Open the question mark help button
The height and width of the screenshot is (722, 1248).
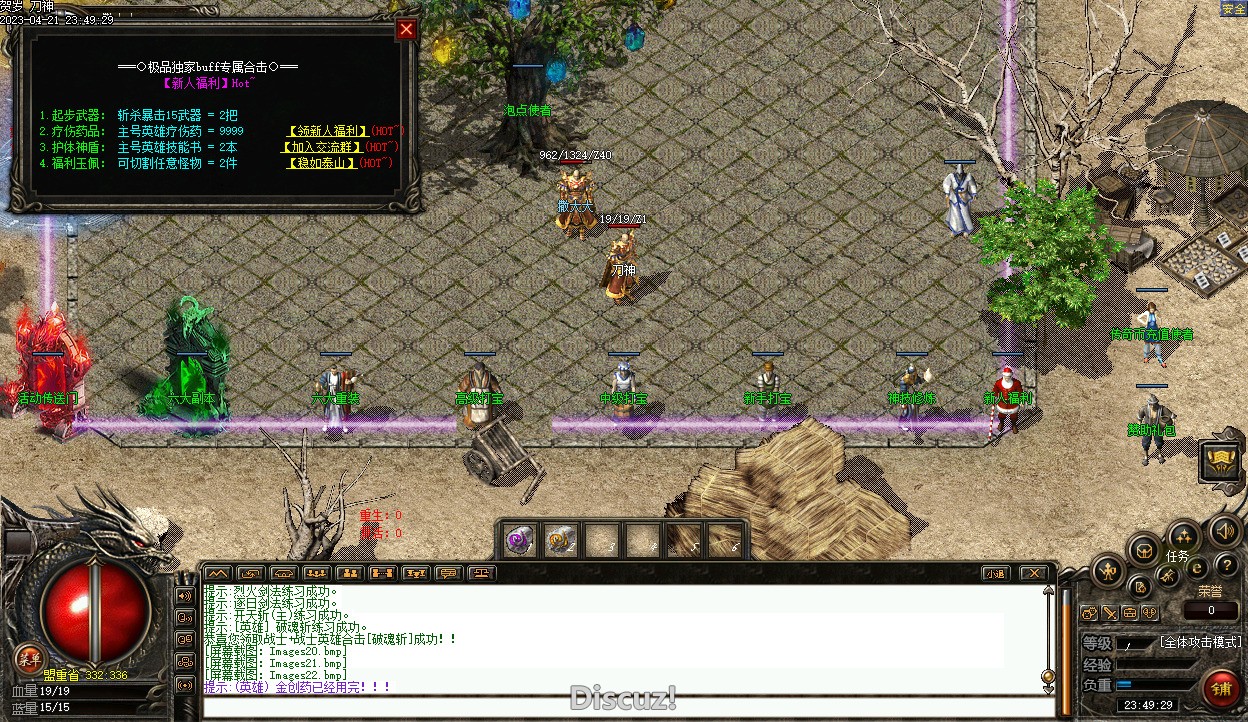coord(1225,566)
